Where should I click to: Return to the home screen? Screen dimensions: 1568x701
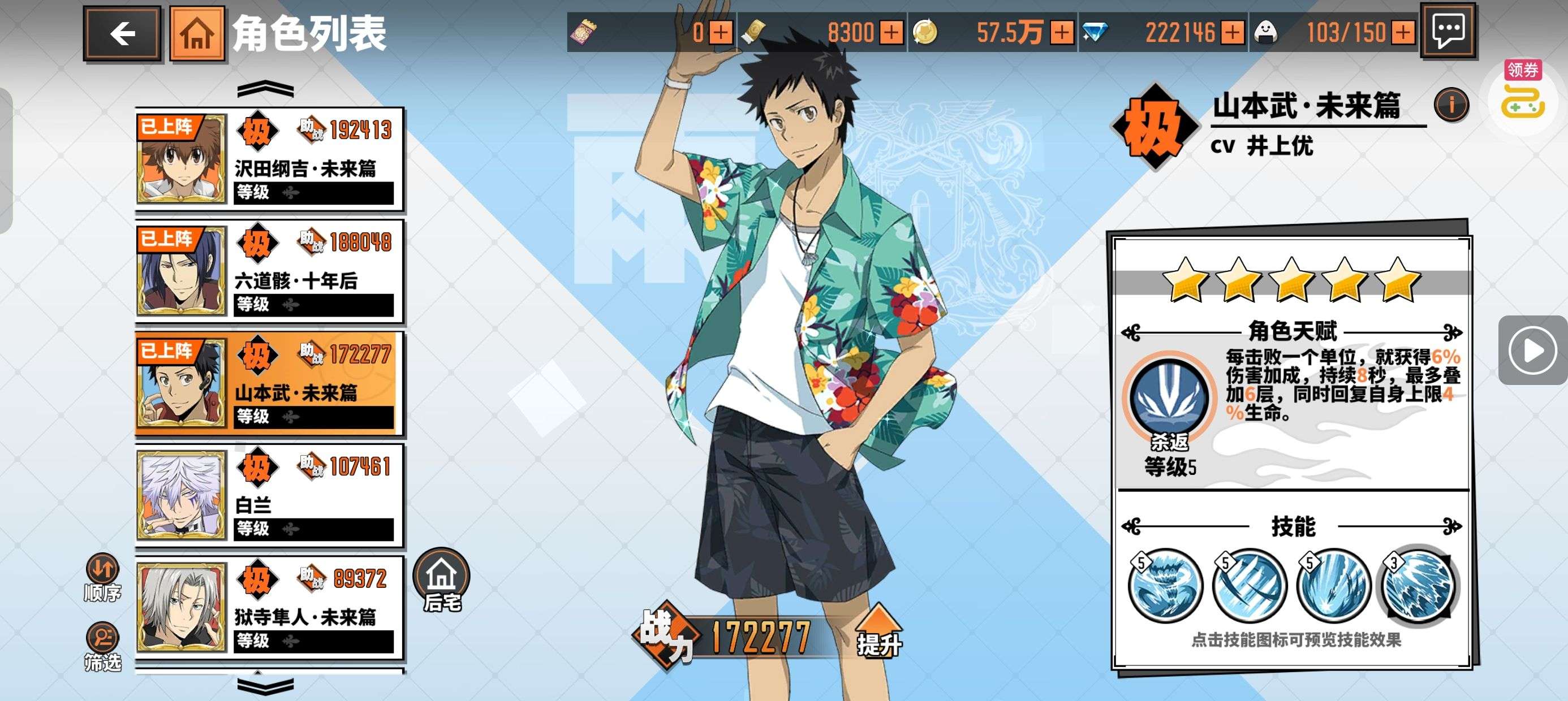[x=197, y=33]
